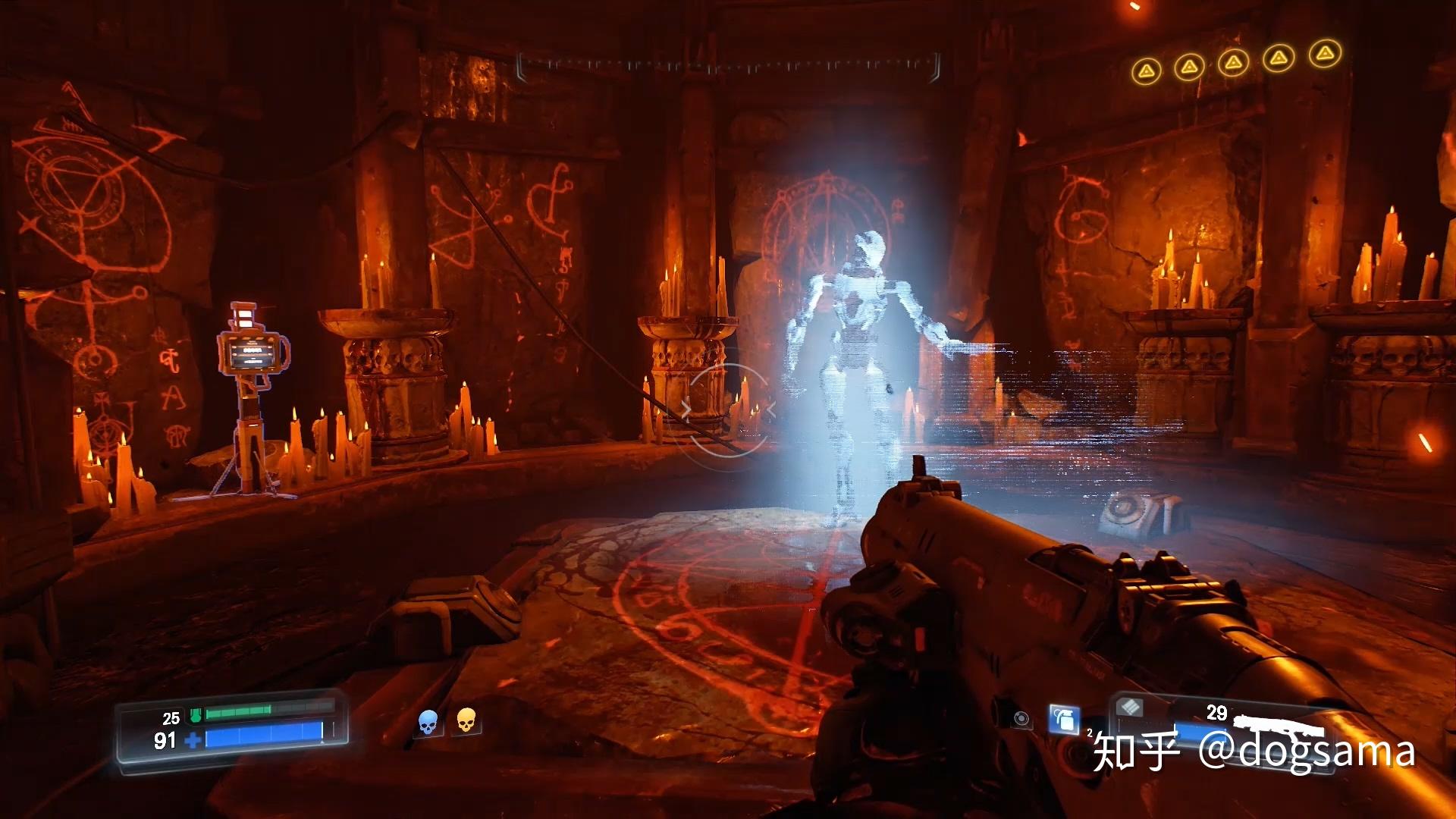Click the circular equipment icon beside the grenade
Image resolution: width=1456 pixels, height=819 pixels.
pos(1021,718)
